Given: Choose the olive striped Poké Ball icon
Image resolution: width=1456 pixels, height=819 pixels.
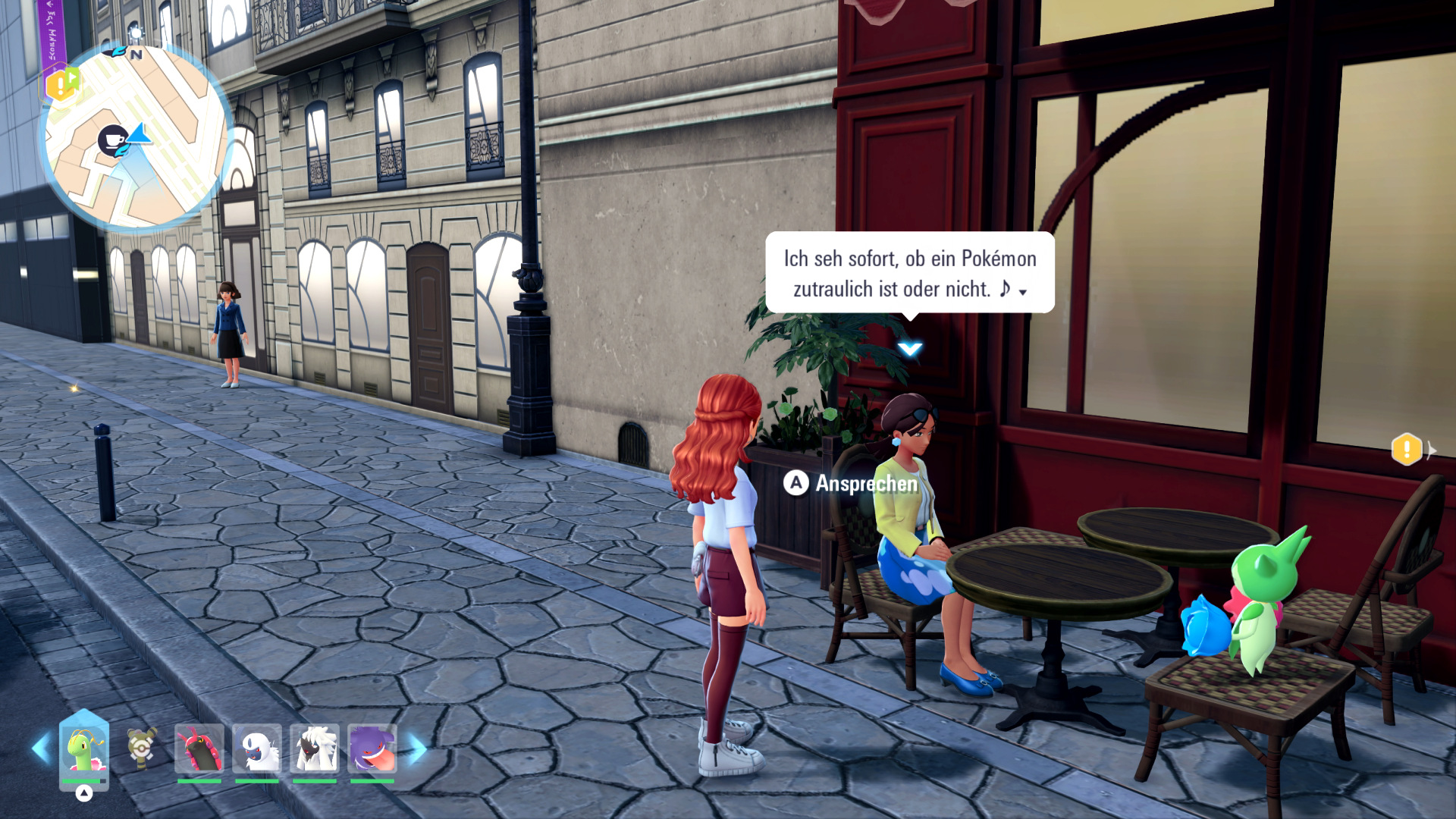Looking at the screenshot, I should (142, 748).
